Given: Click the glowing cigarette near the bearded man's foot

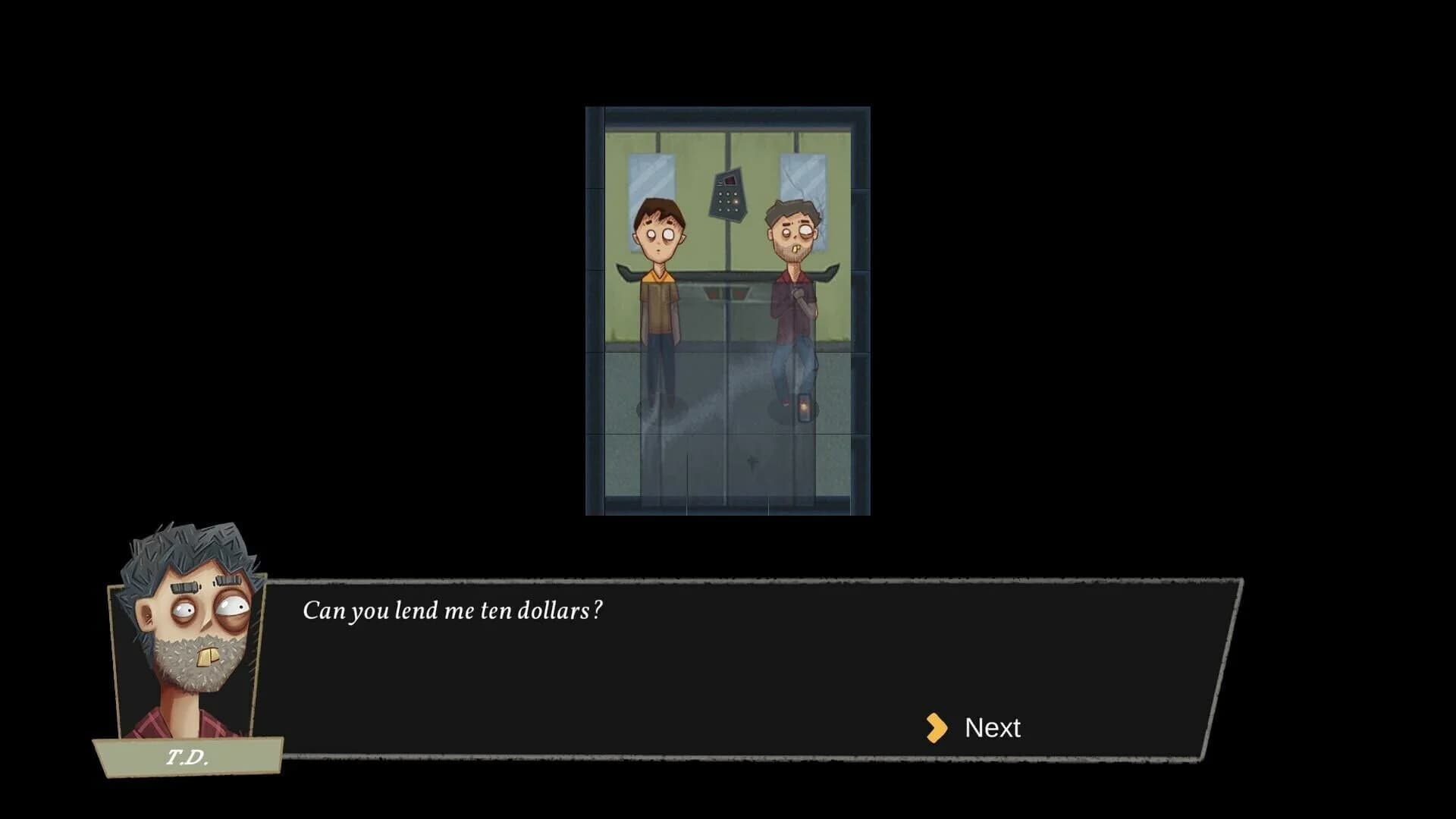Looking at the screenshot, I should click(804, 407).
